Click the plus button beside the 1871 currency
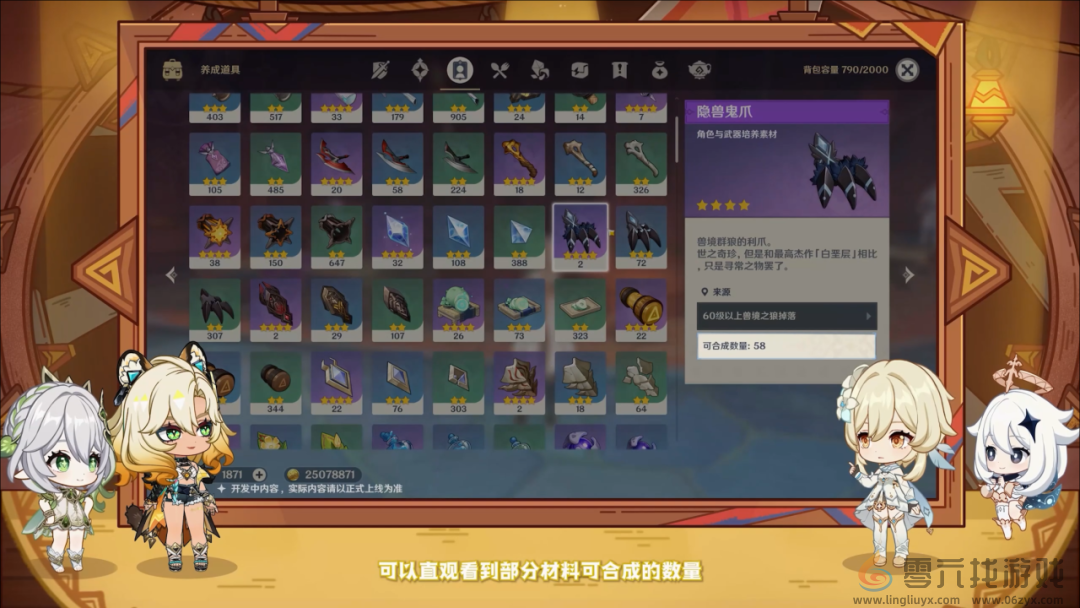This screenshot has height=608, width=1080. (259, 474)
